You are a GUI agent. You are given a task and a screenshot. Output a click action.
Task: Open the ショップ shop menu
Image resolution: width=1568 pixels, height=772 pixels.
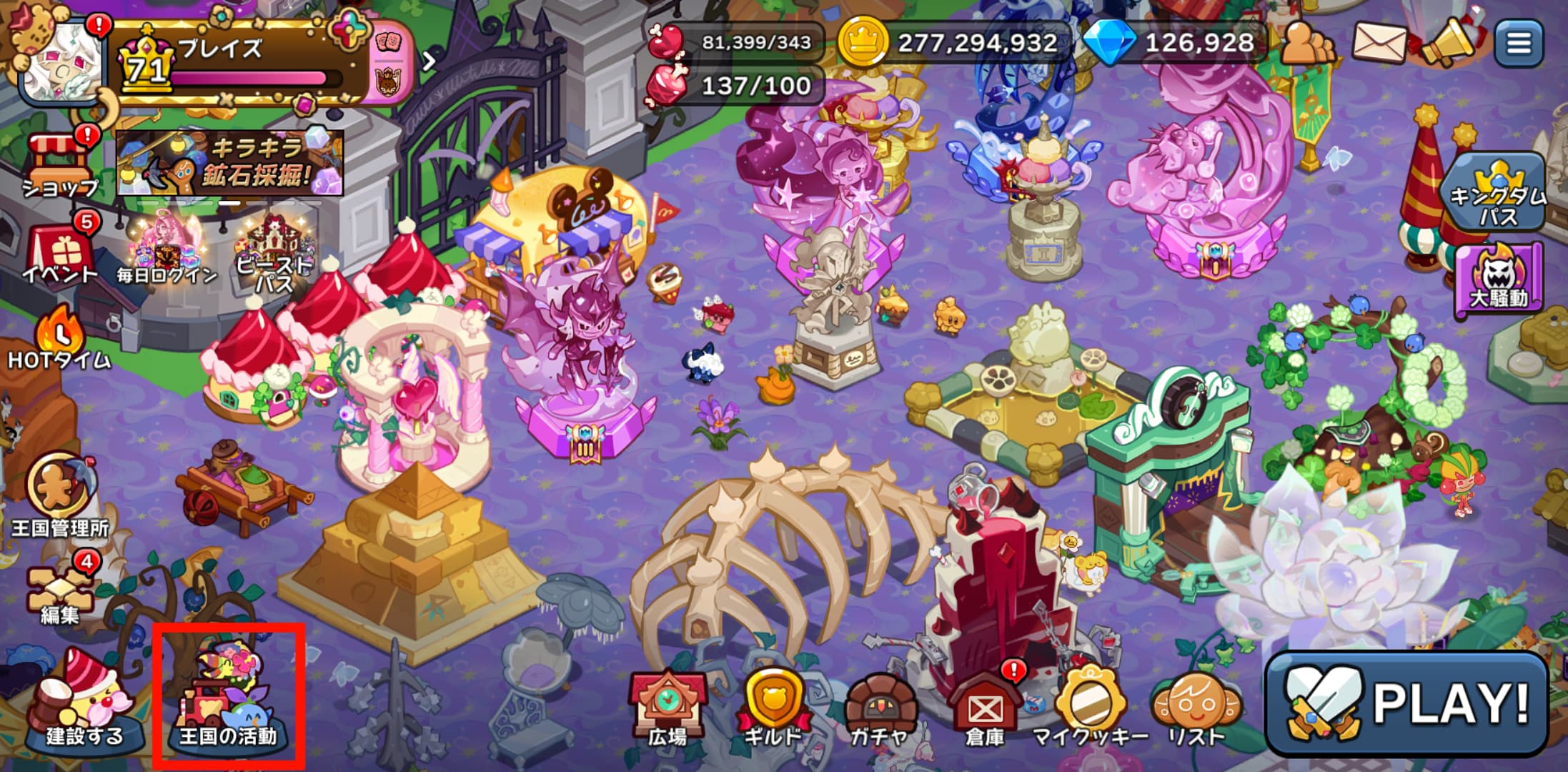(61, 166)
